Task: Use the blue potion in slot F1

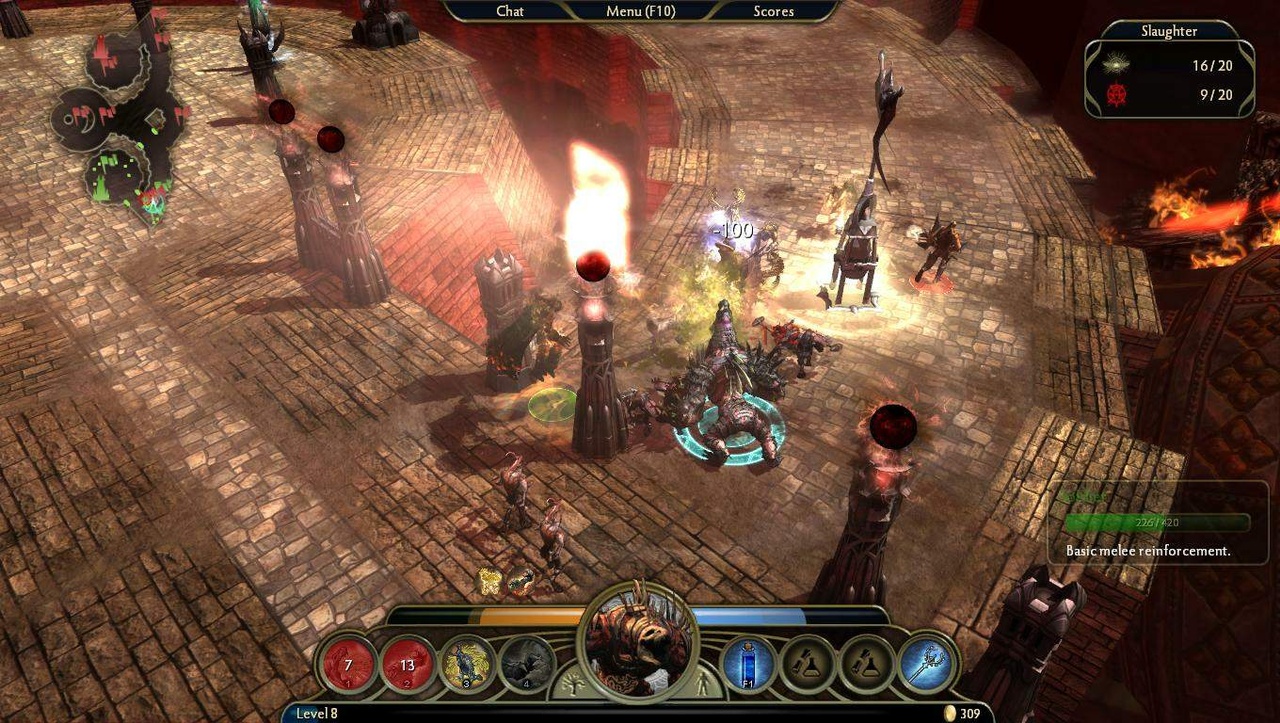Action: point(749,664)
